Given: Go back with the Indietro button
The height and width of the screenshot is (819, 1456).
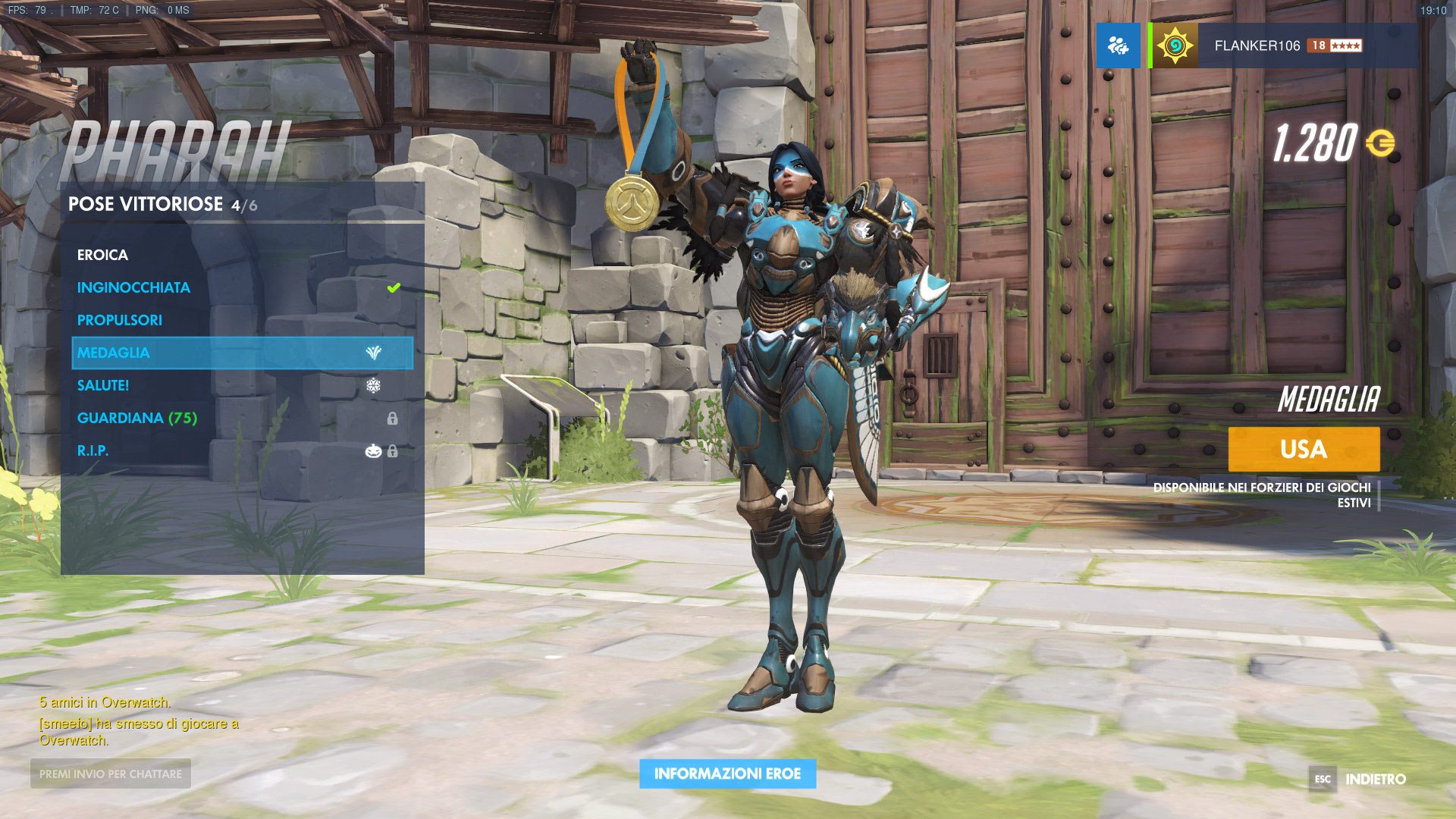Looking at the screenshot, I should pos(1374,779).
